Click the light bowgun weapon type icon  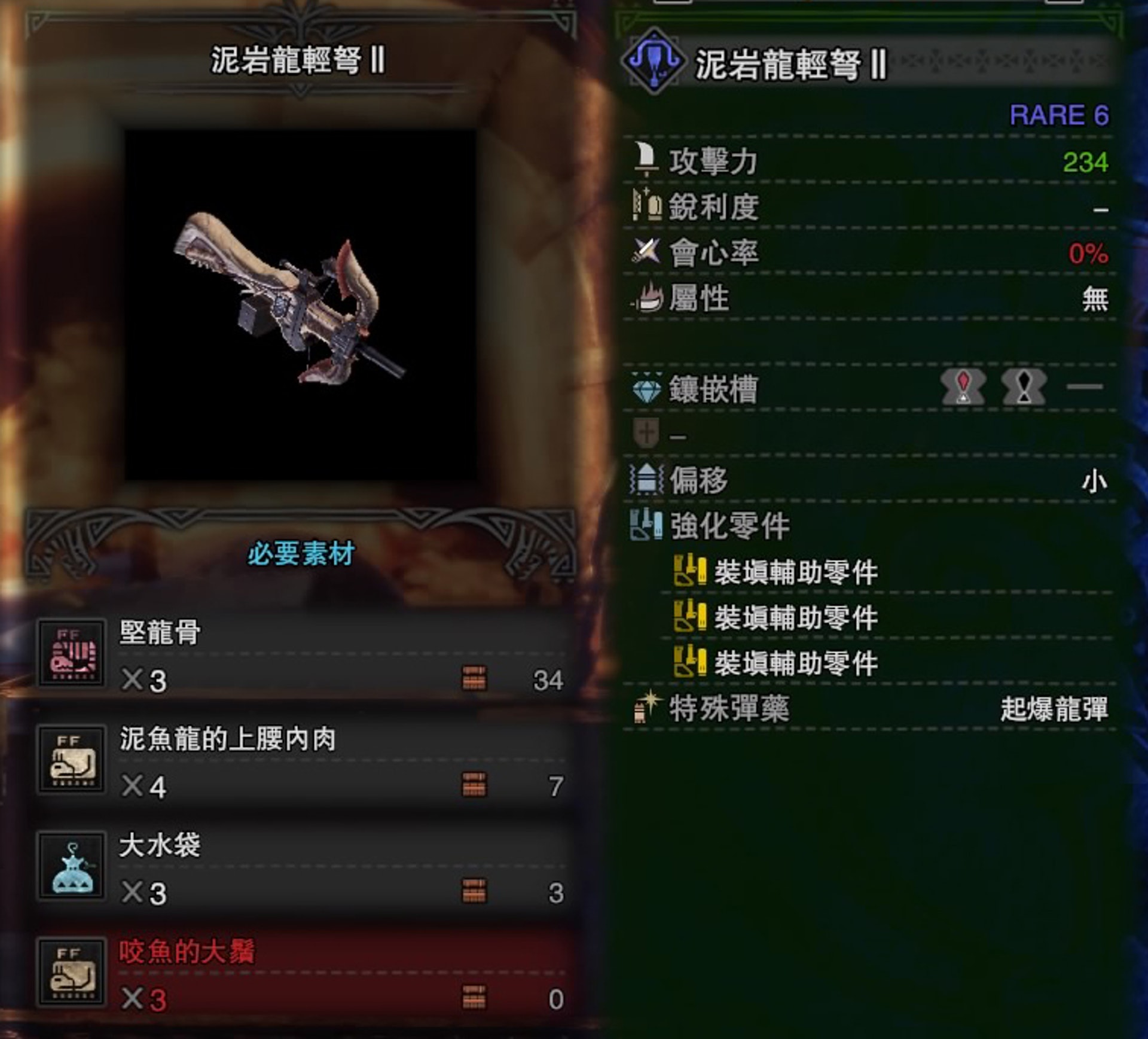click(654, 62)
